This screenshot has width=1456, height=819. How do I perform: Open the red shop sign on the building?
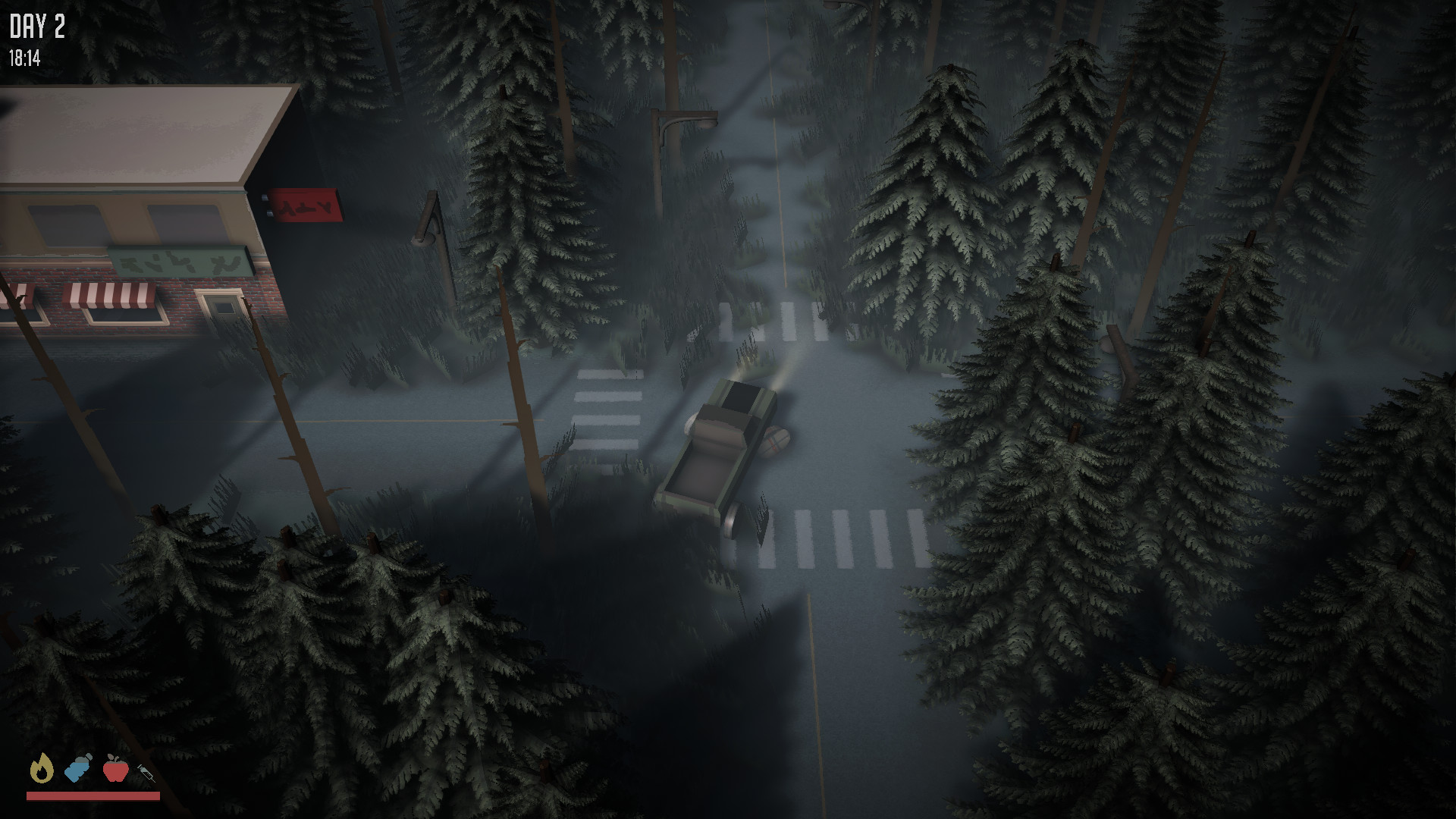click(x=303, y=204)
